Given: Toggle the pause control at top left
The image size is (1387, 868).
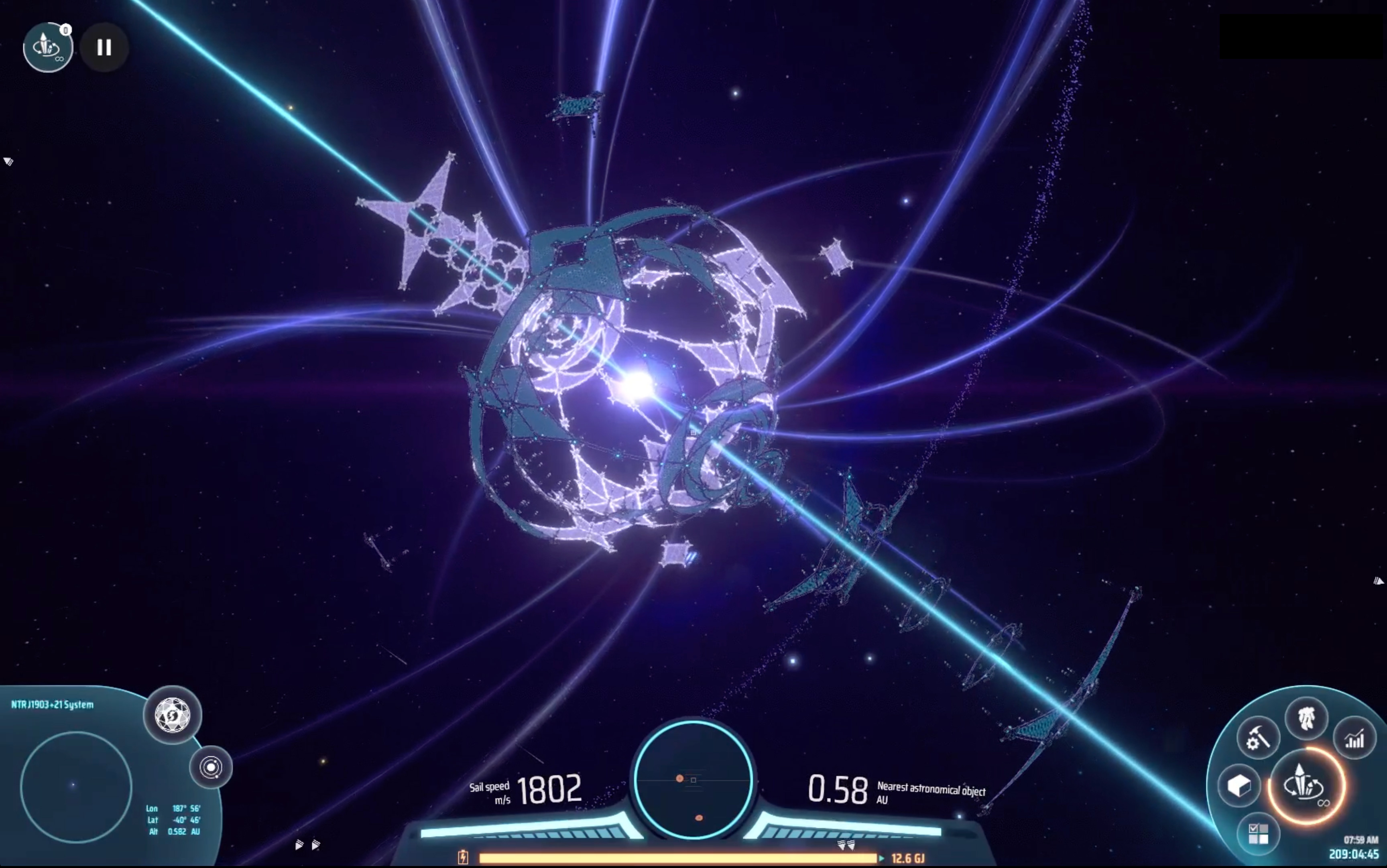Looking at the screenshot, I should pyautogui.click(x=104, y=47).
